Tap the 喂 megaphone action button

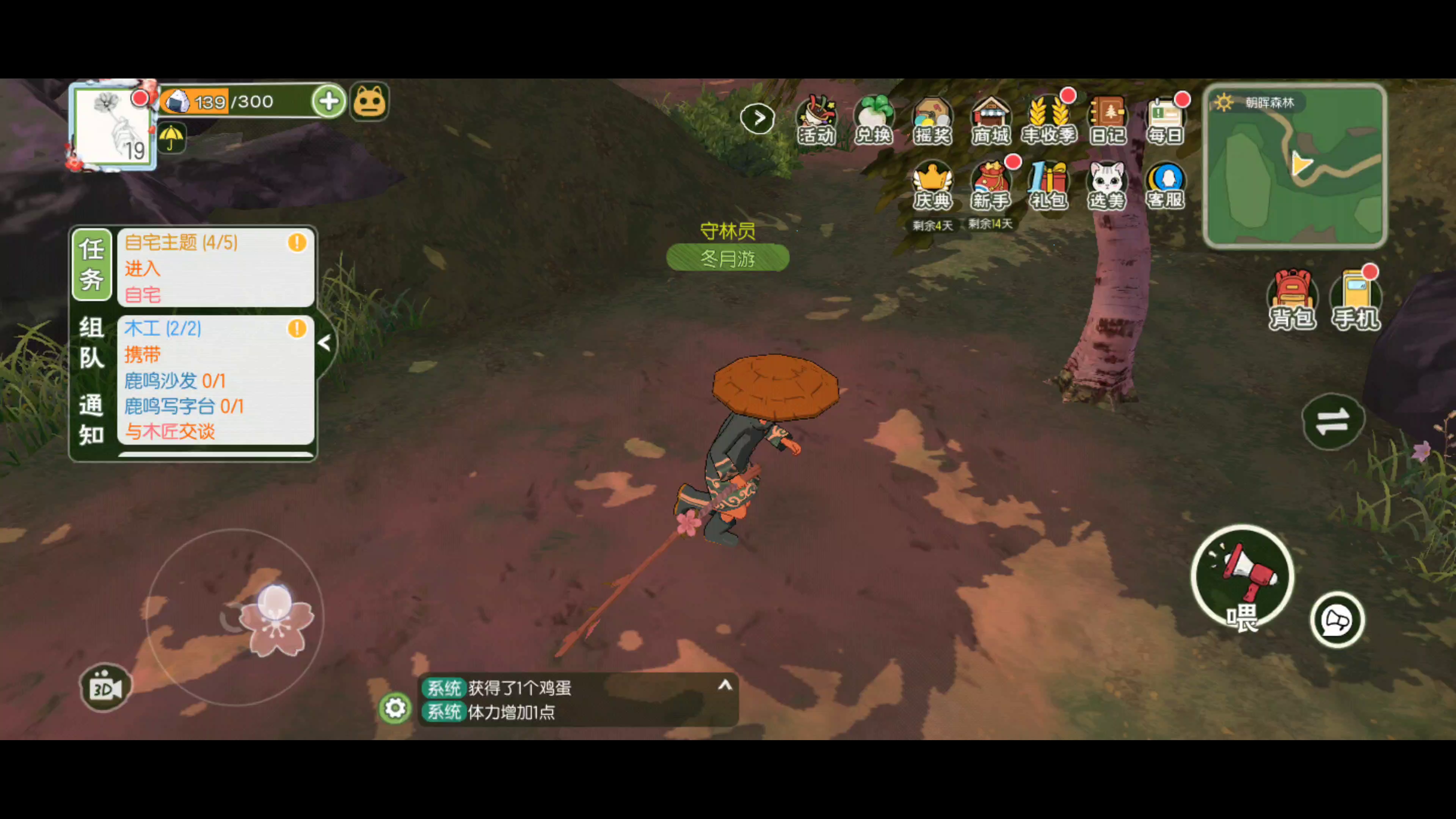coord(1243,576)
